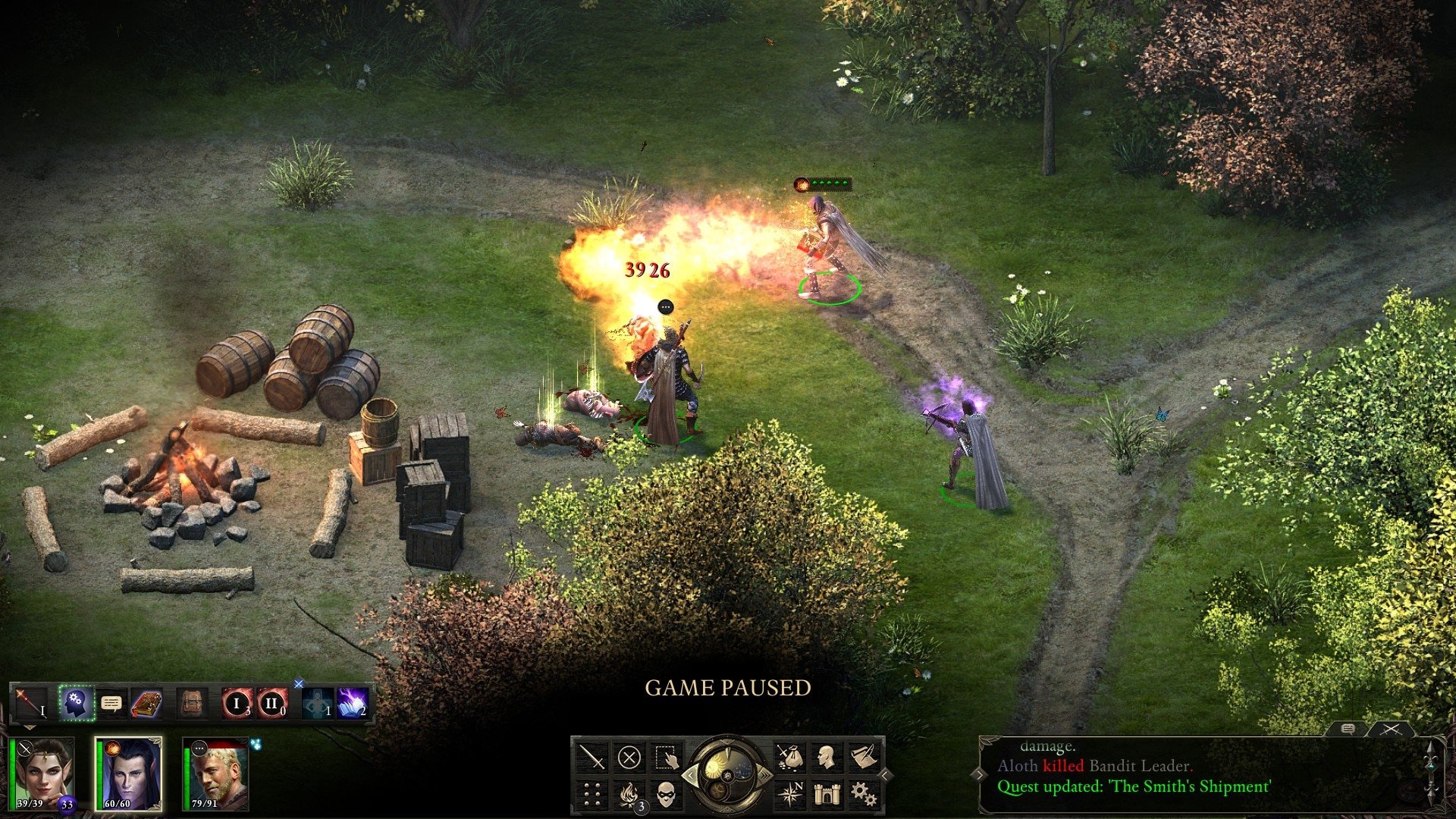Select the blond bearded man portrait
Image resolution: width=1456 pixels, height=819 pixels.
coord(218,773)
